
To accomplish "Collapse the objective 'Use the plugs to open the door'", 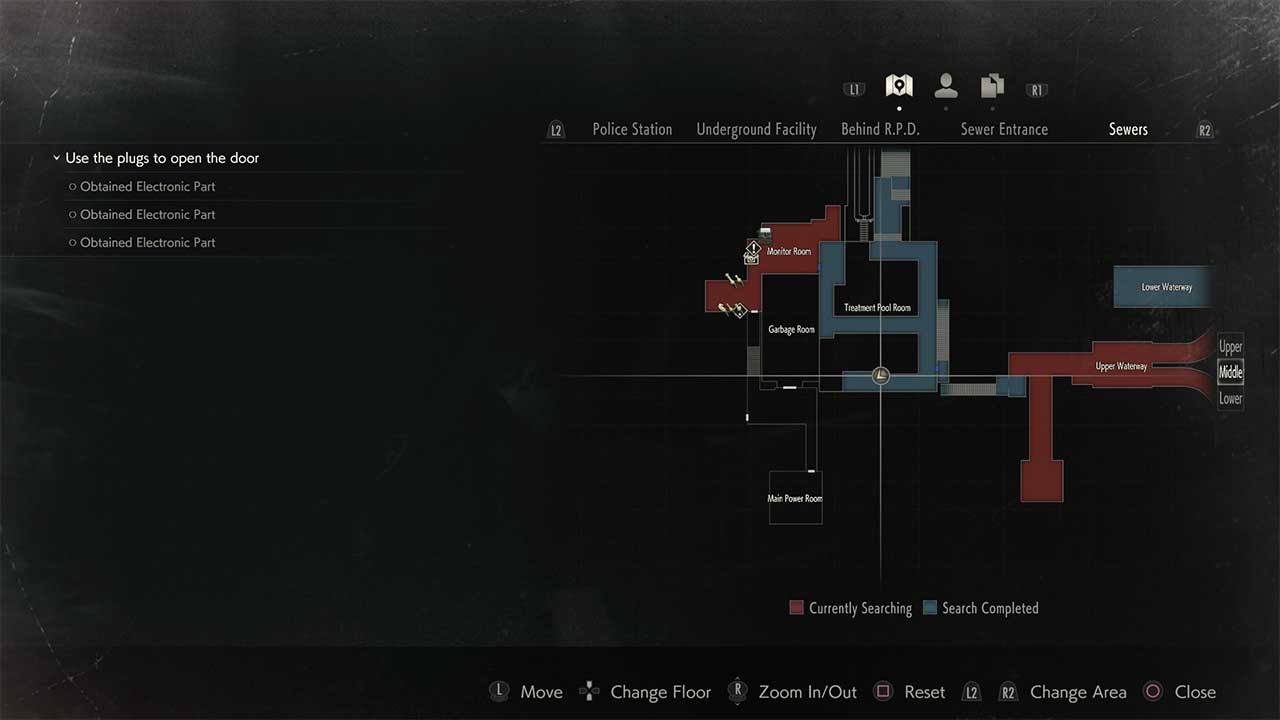I will [x=57, y=158].
